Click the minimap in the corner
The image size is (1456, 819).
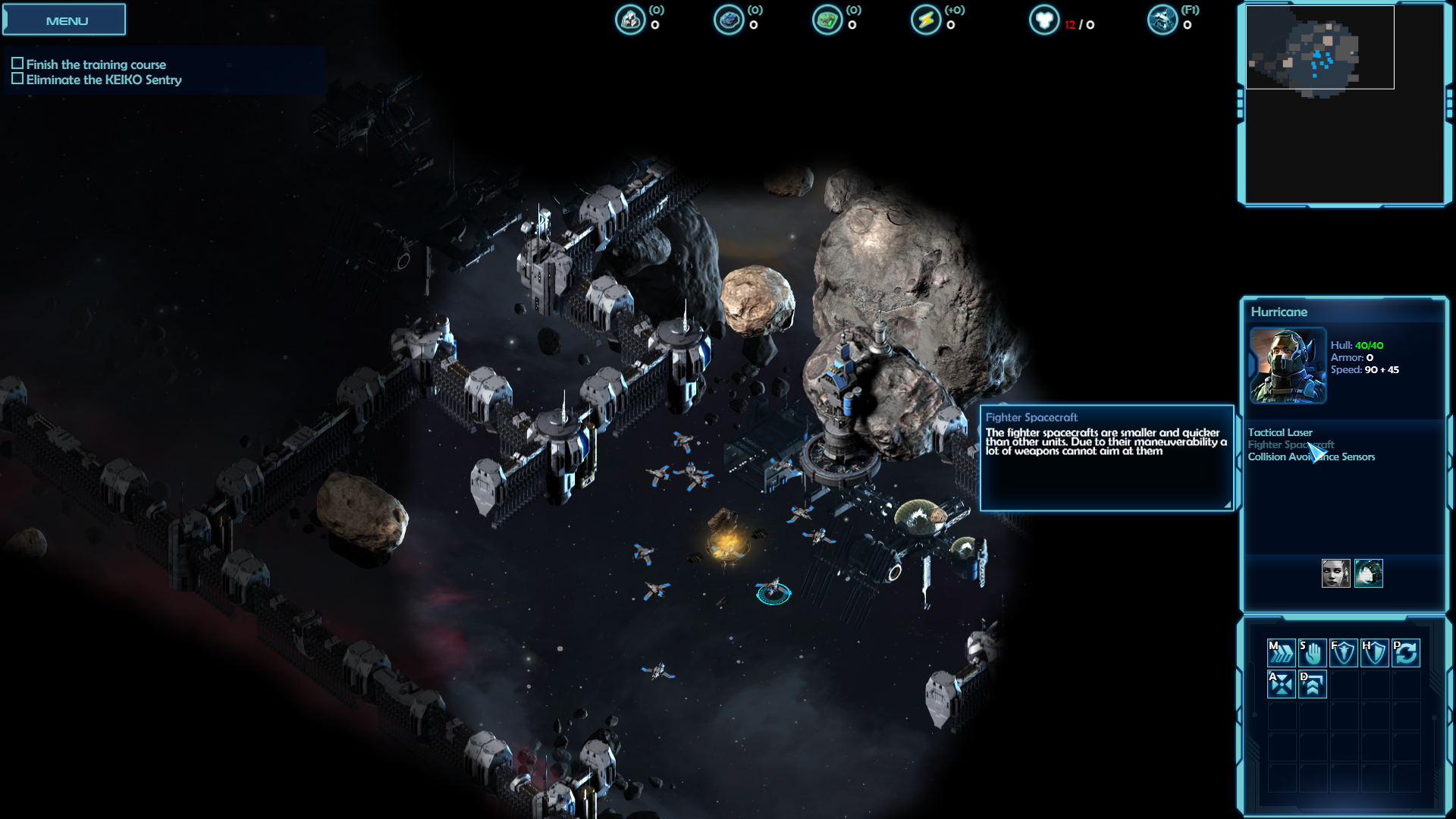point(1319,49)
